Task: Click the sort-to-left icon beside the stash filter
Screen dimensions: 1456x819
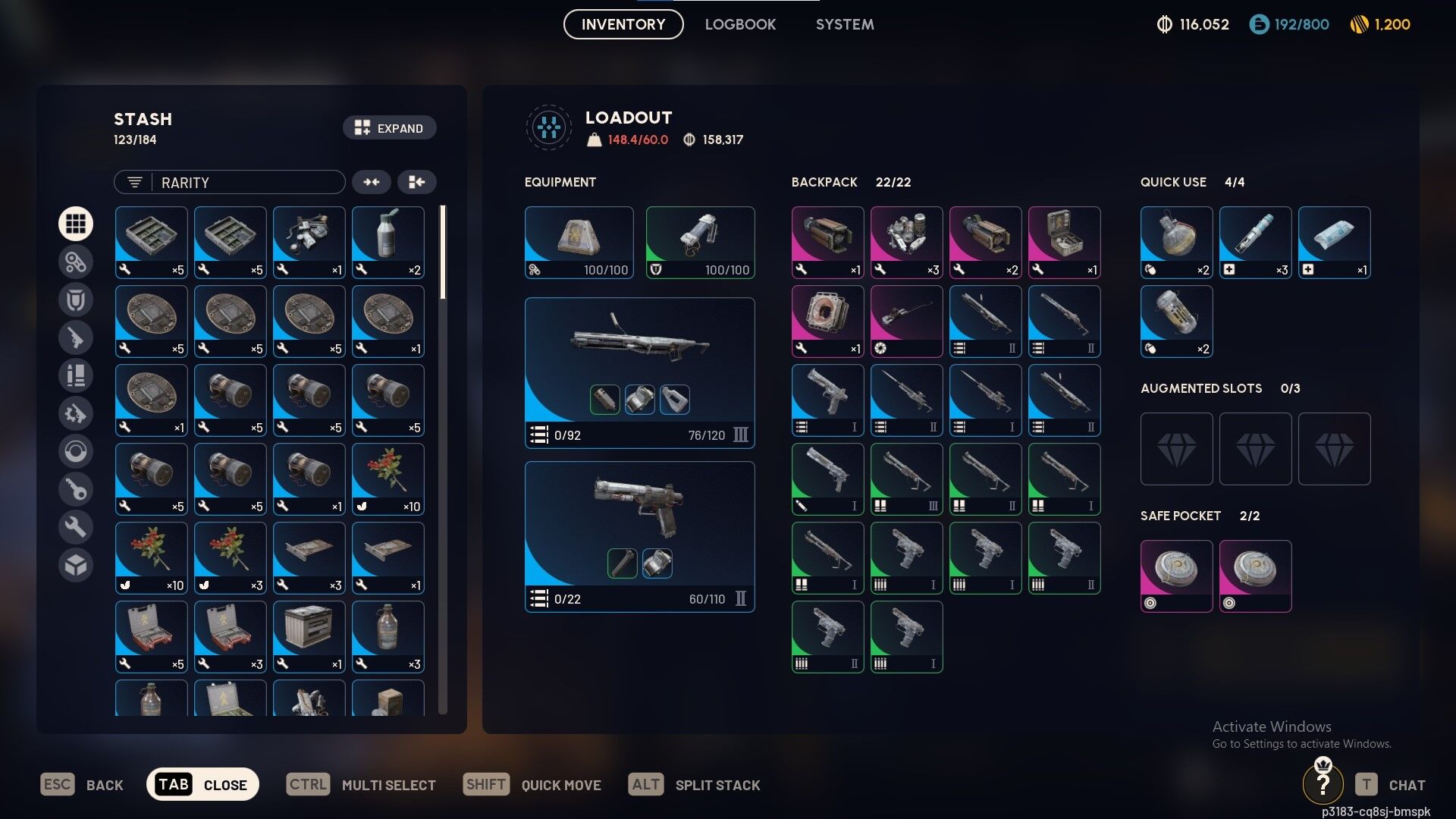Action: pos(417,182)
